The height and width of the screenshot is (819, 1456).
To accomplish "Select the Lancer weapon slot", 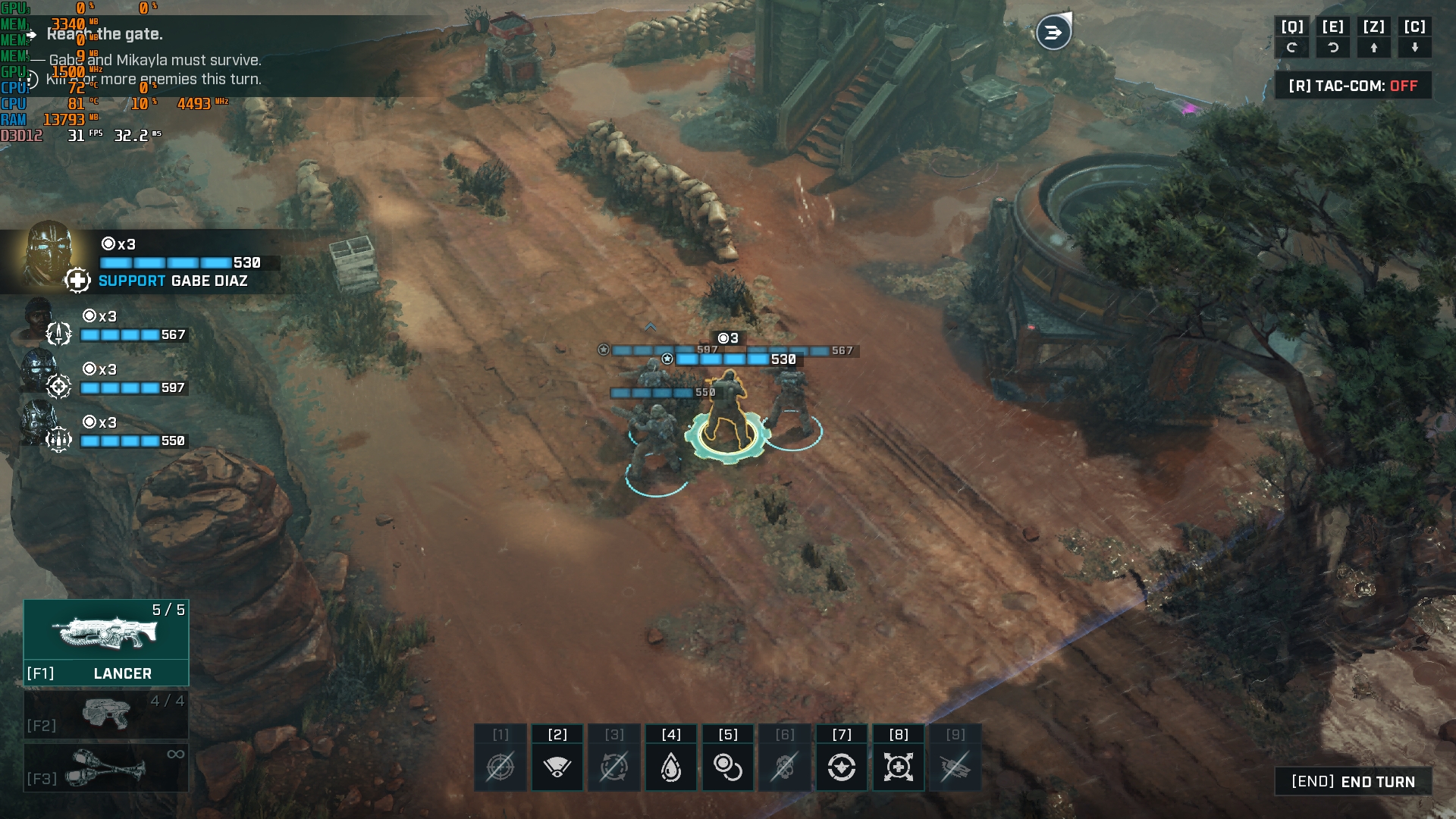I will (106, 642).
